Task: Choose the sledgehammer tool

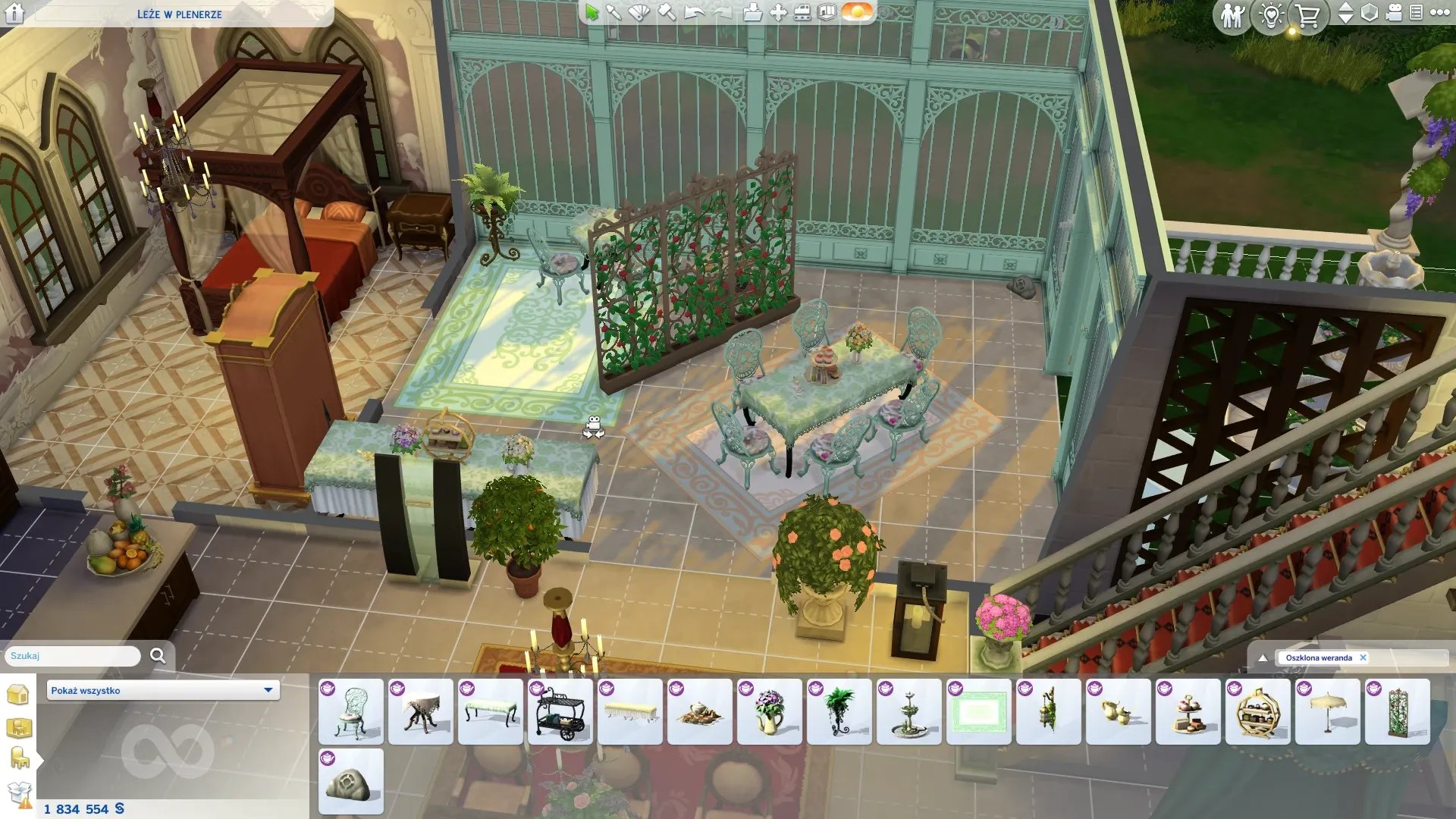Action: (x=666, y=12)
